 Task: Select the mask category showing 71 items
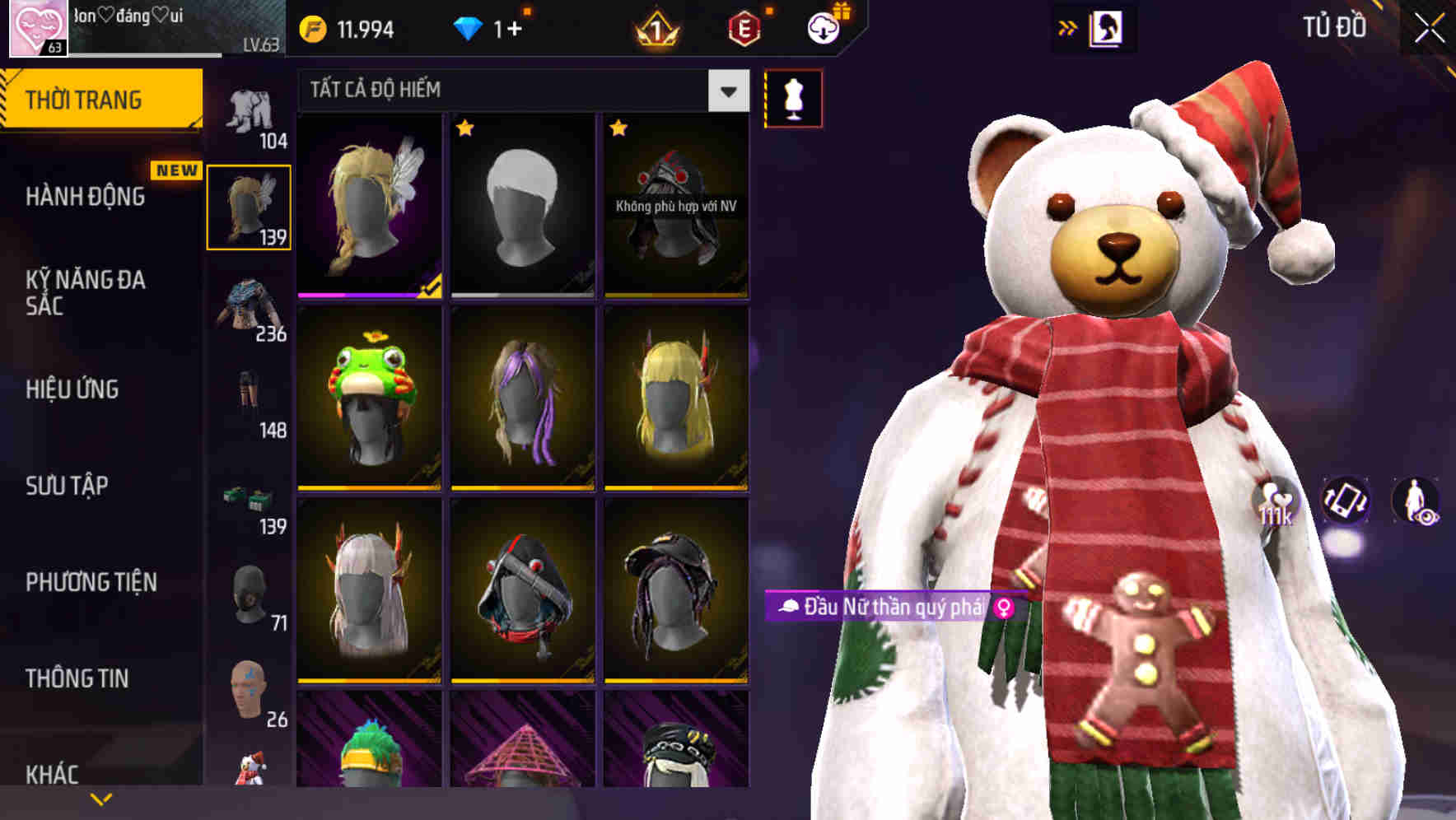[250, 593]
